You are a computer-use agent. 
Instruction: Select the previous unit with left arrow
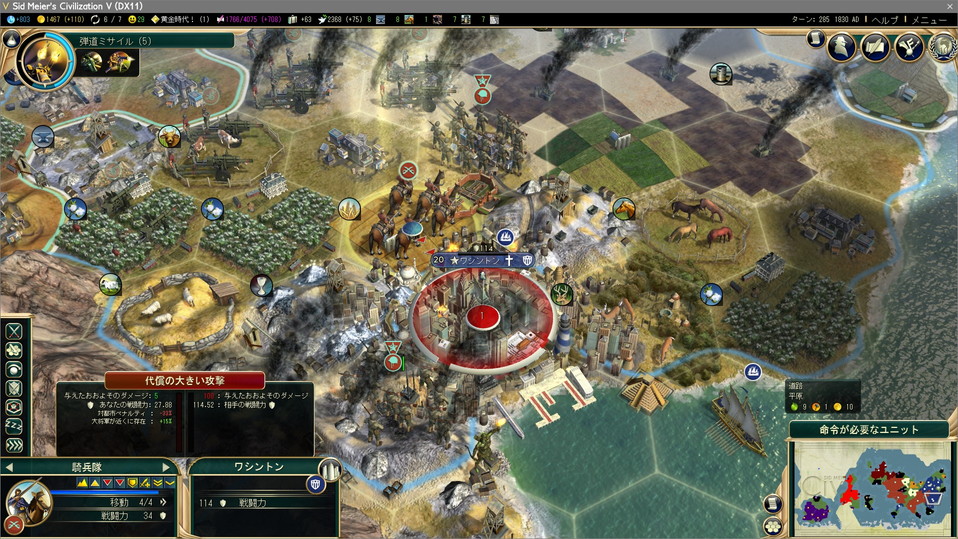[x=9, y=467]
